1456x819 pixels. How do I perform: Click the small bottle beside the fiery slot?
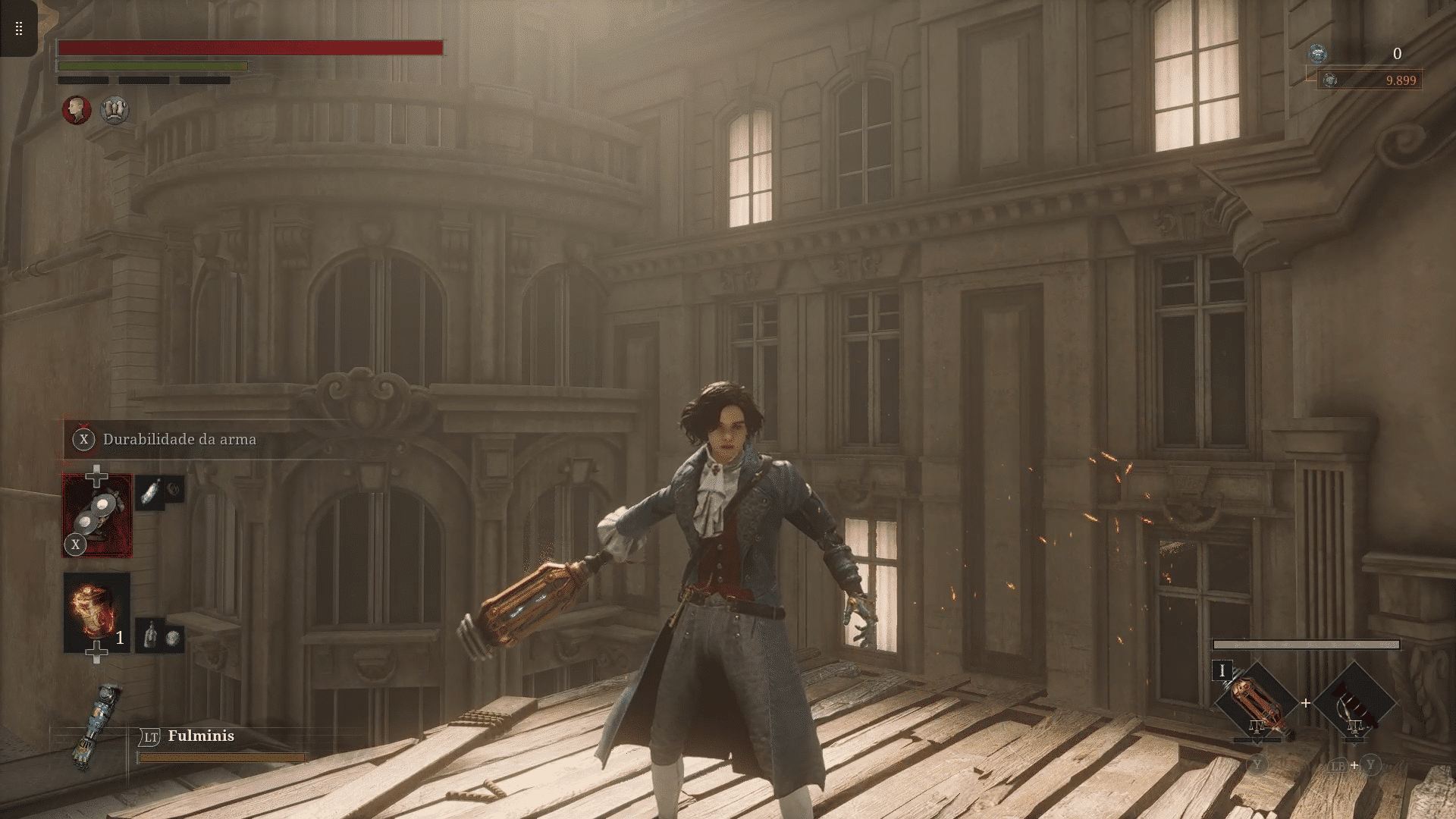(150, 635)
